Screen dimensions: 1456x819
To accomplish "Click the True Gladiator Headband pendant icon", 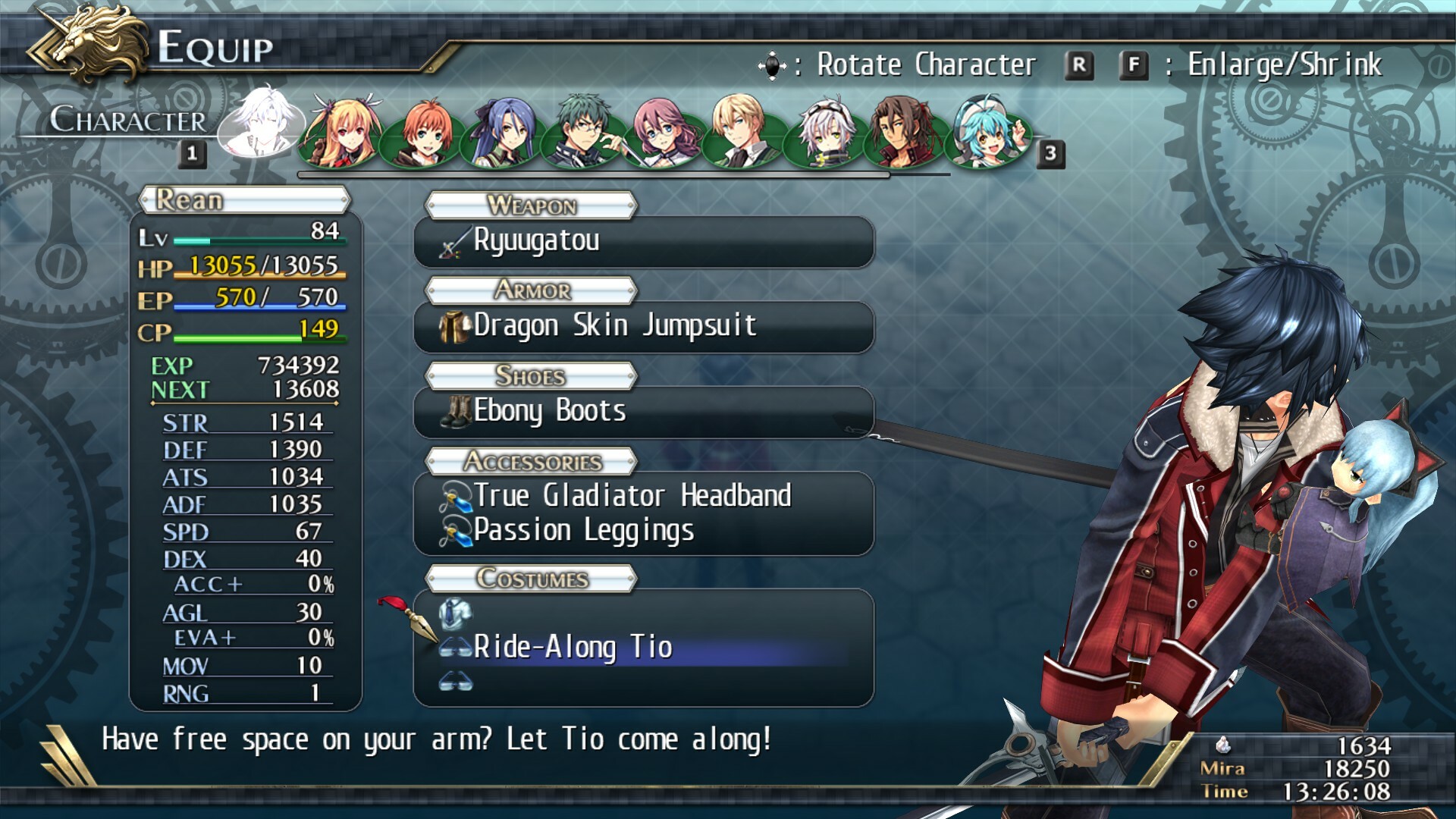I will pos(455,496).
